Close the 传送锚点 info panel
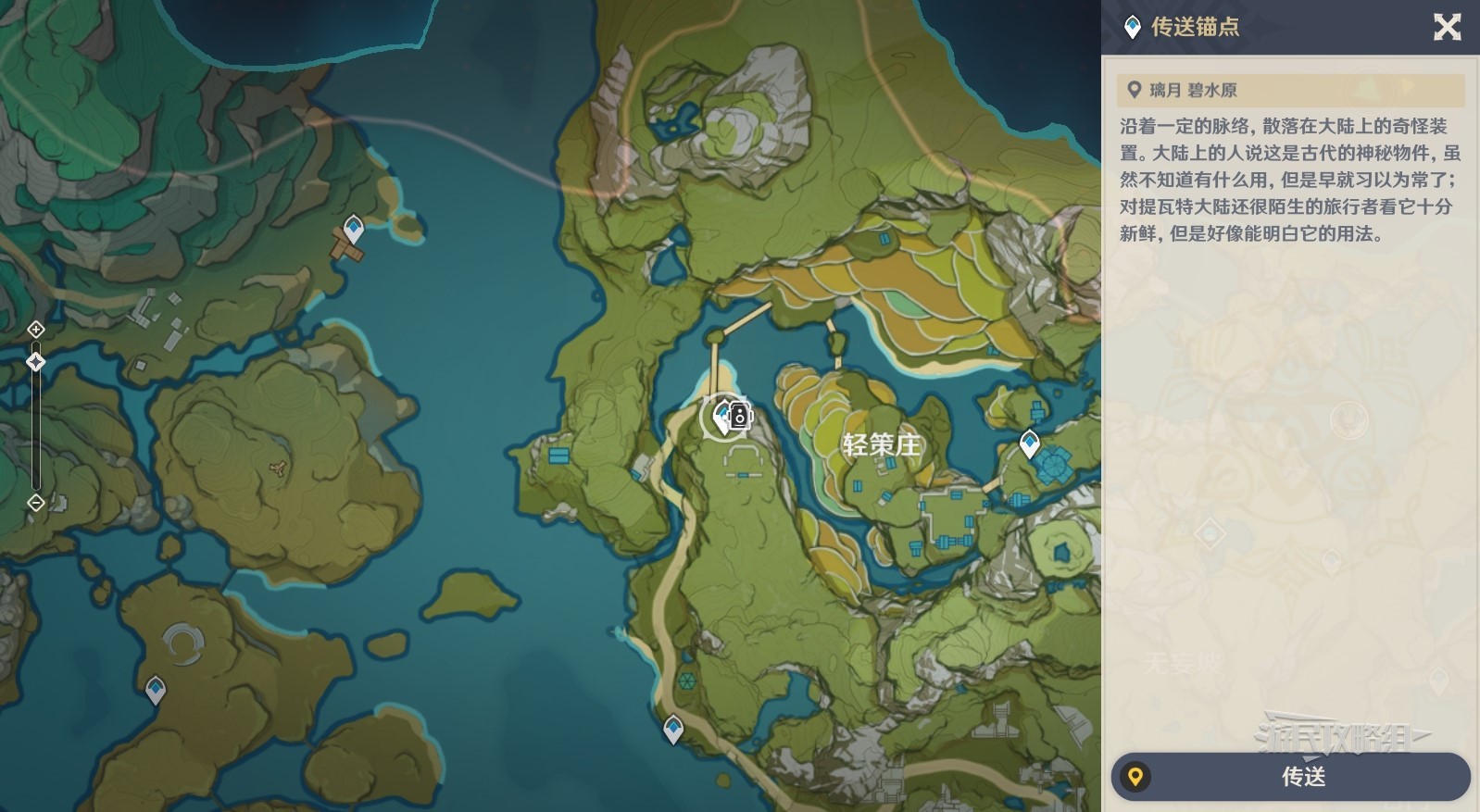Screen dimensions: 1480x812 coord(1447,27)
